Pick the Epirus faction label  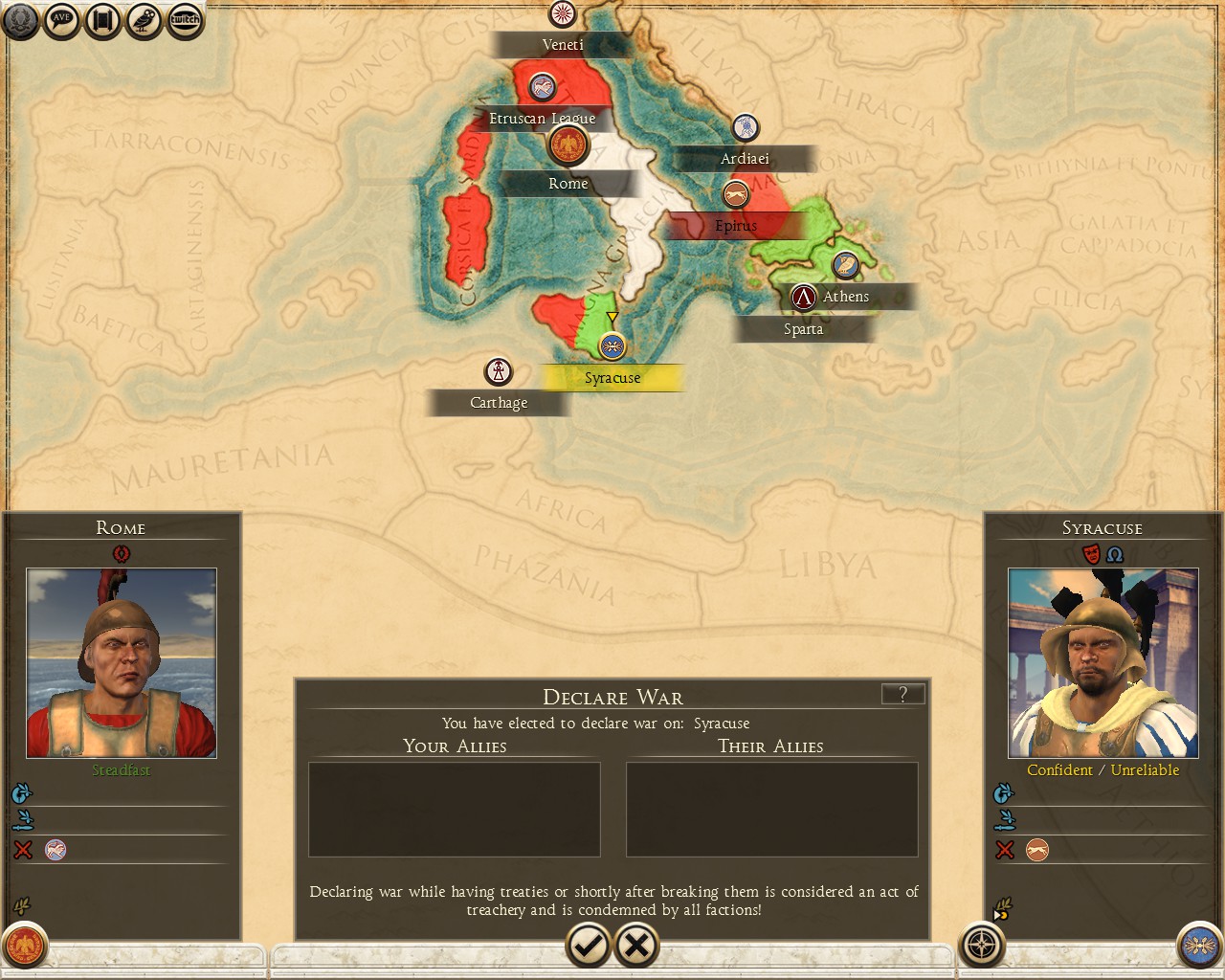point(736,226)
